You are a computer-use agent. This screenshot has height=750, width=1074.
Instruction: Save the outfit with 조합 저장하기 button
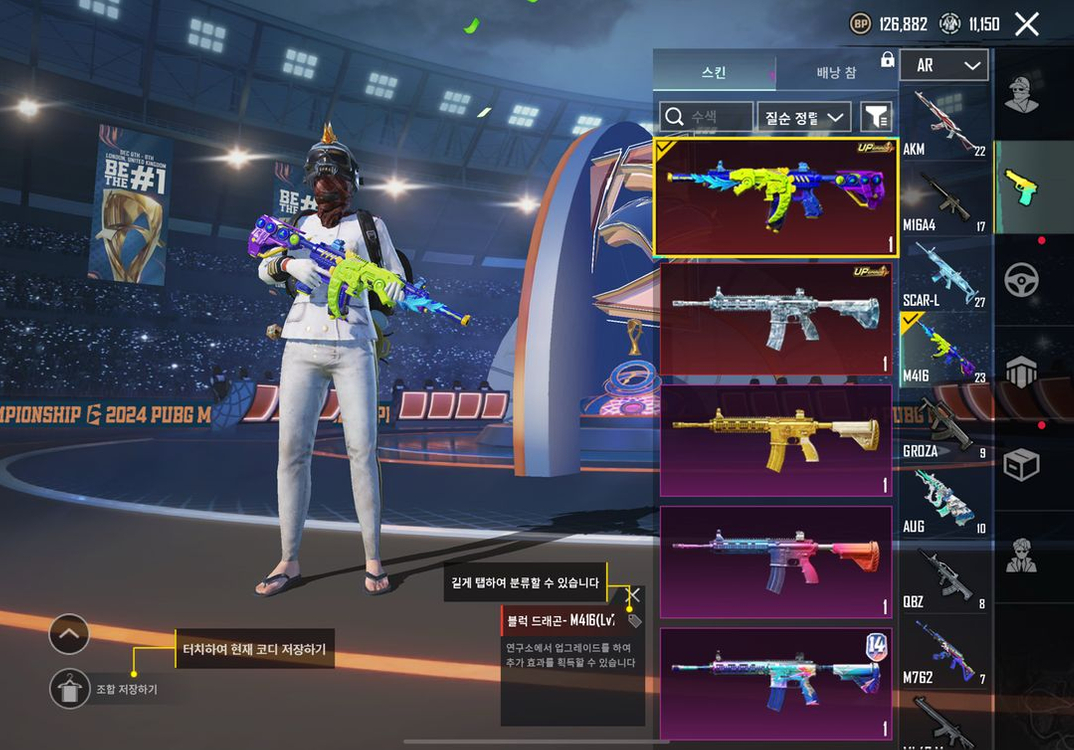coord(70,689)
